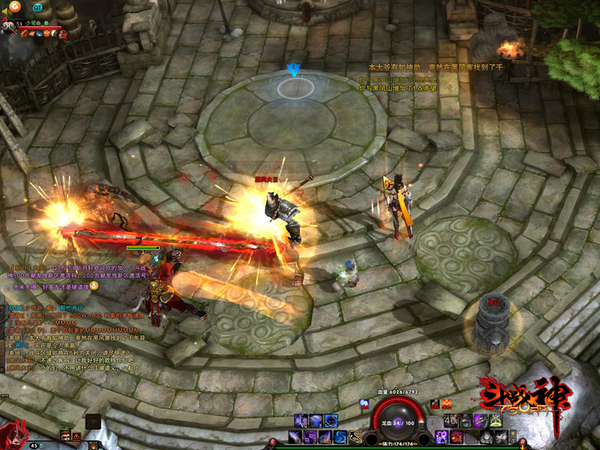This screenshot has width=600, height=450.
Task: Select the party member panda portrait
Action: 8,26
